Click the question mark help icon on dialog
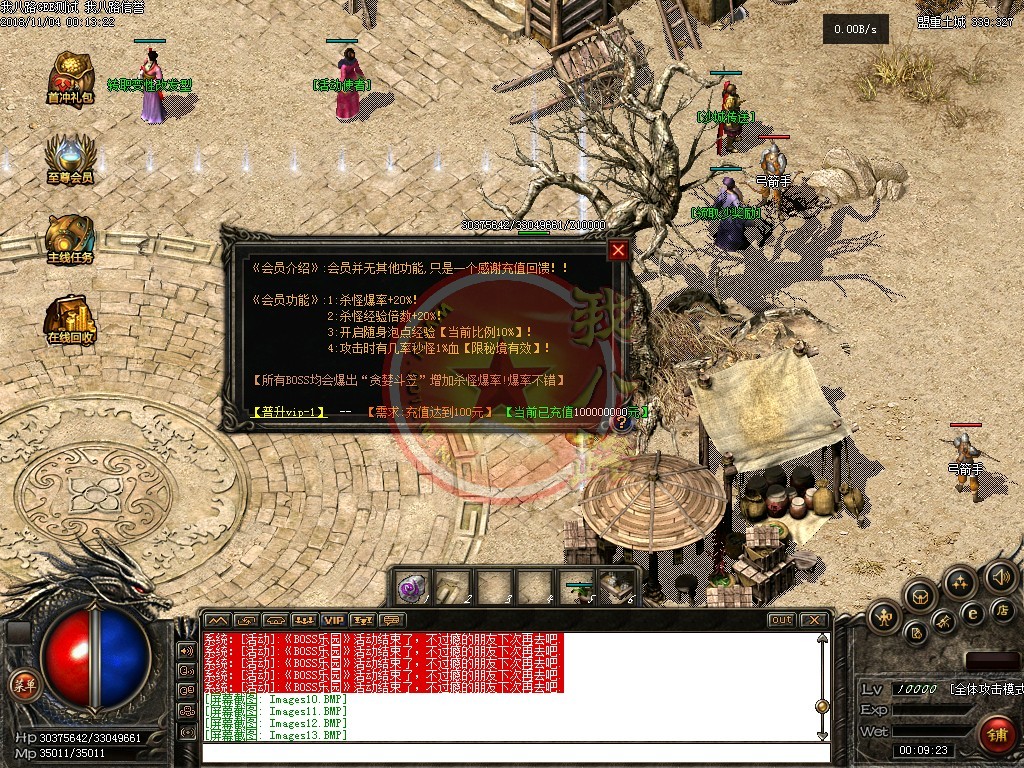Image resolution: width=1024 pixels, height=768 pixels. coord(621,423)
